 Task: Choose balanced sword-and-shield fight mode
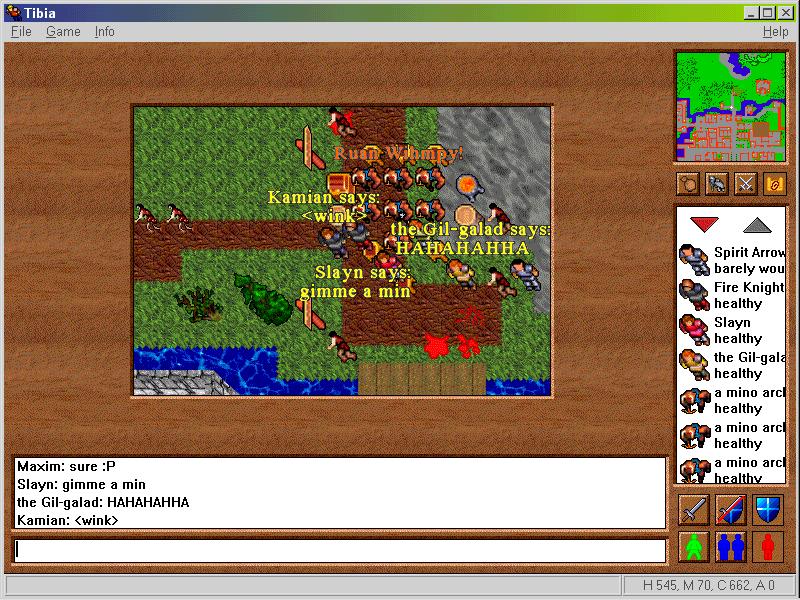731,510
